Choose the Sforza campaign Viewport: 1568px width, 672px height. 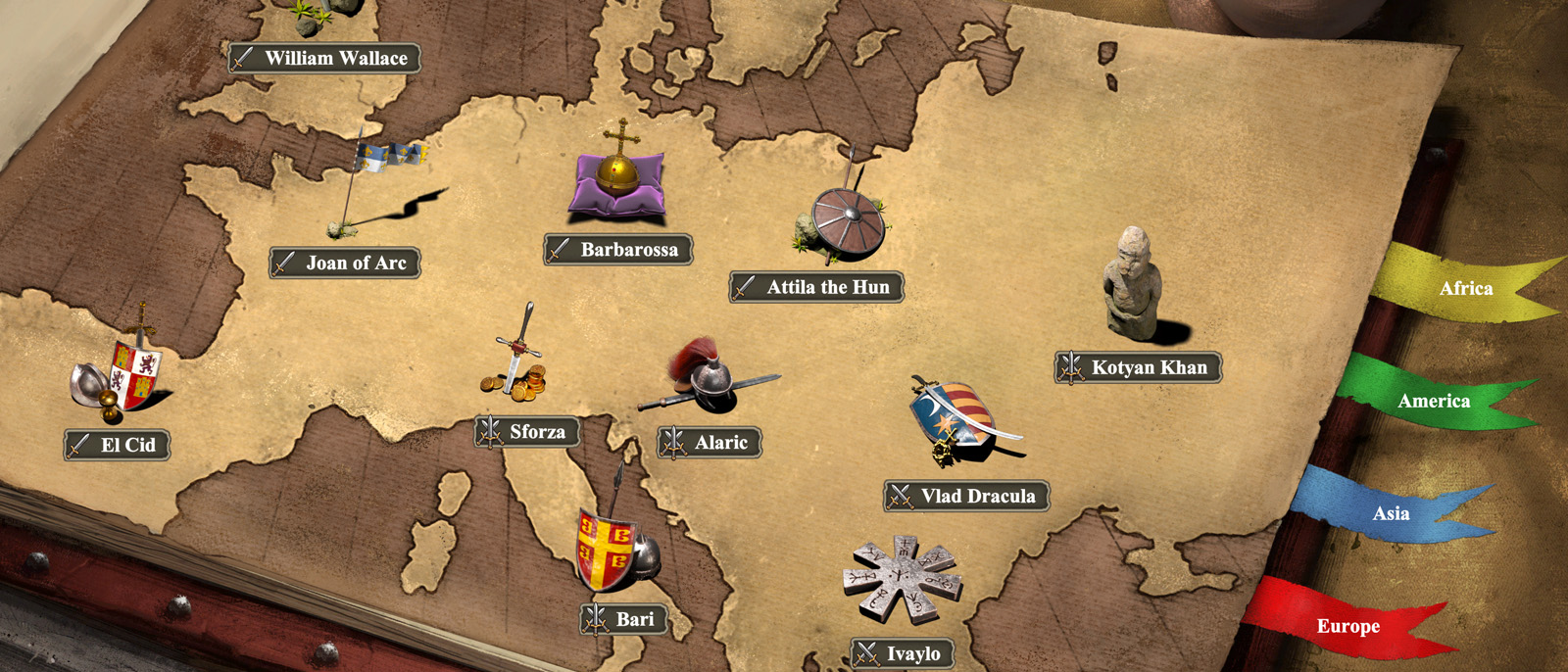pyautogui.click(x=527, y=431)
